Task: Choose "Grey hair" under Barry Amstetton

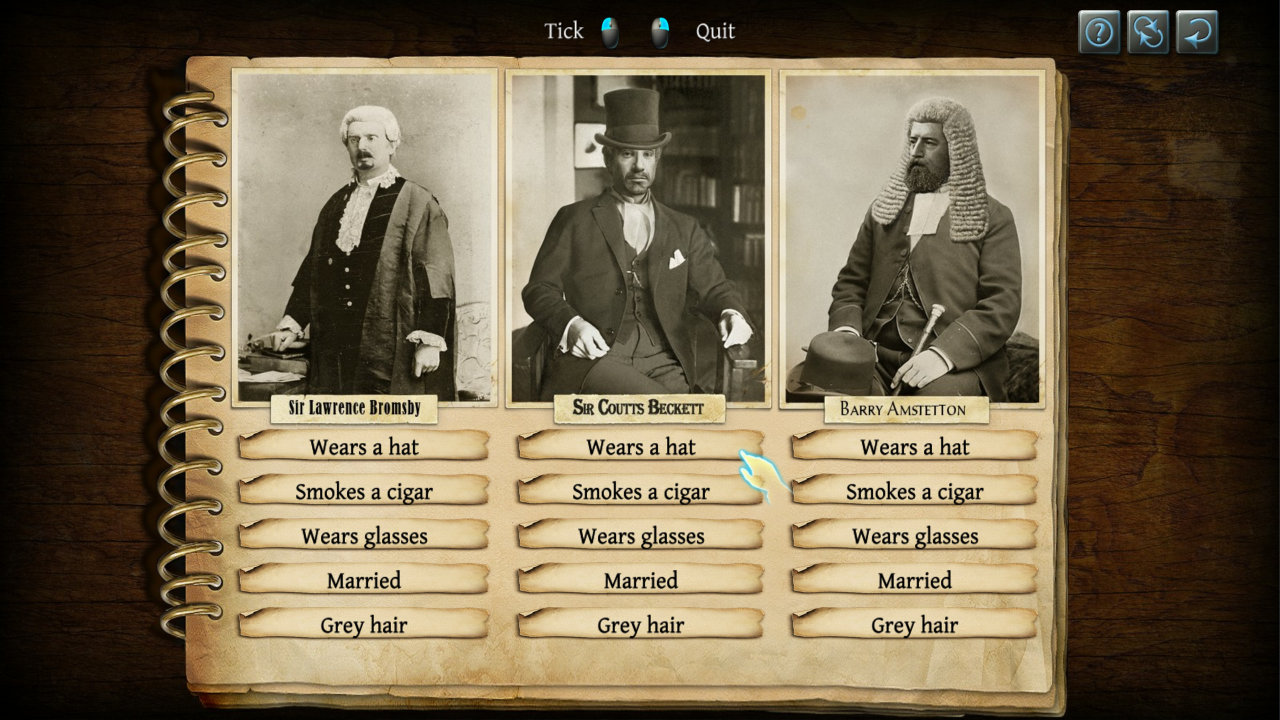Action: coord(914,625)
